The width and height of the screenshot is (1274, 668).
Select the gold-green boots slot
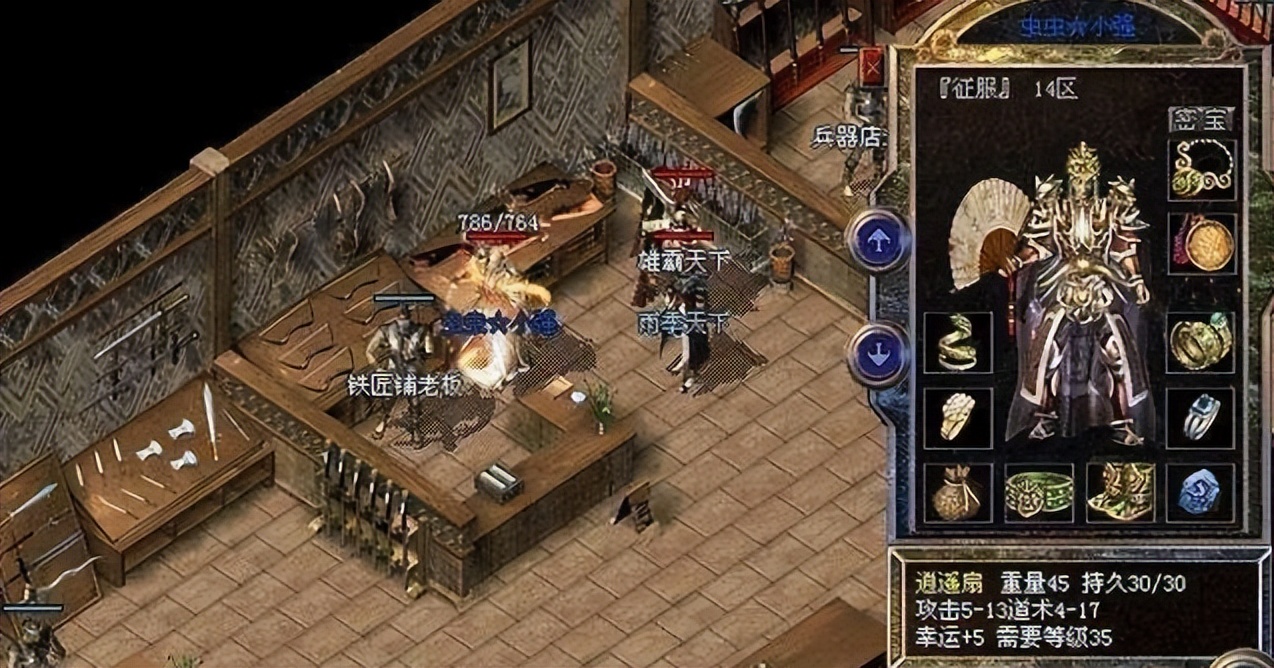coord(1120,492)
